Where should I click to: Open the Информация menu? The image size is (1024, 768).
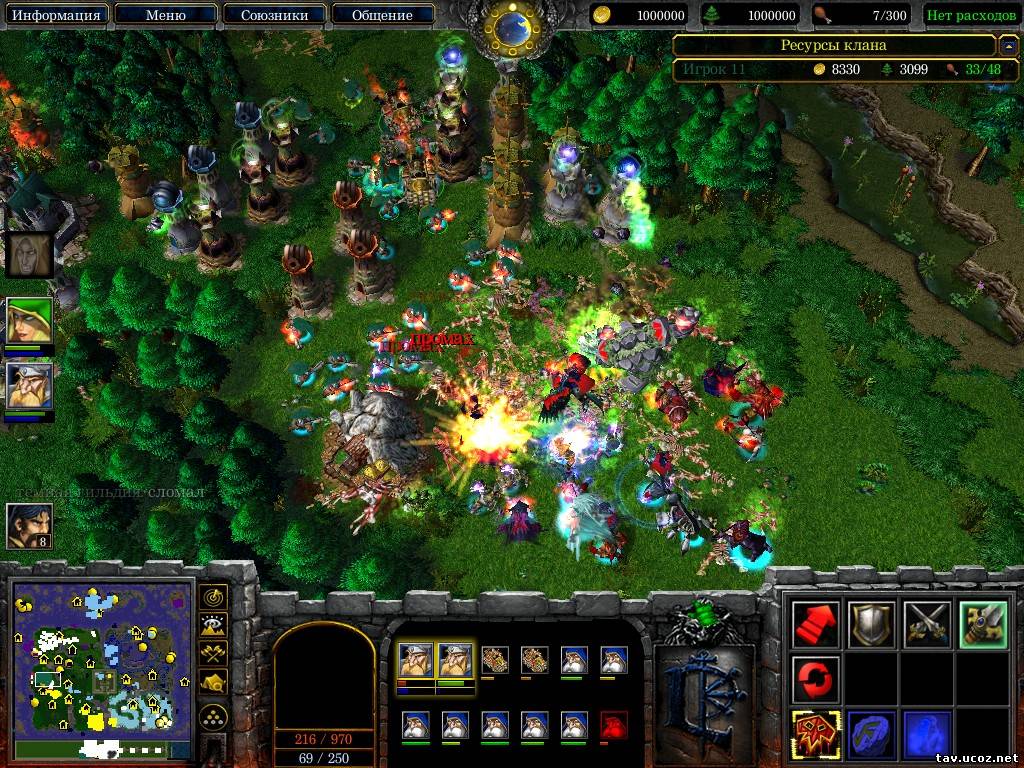(x=56, y=15)
